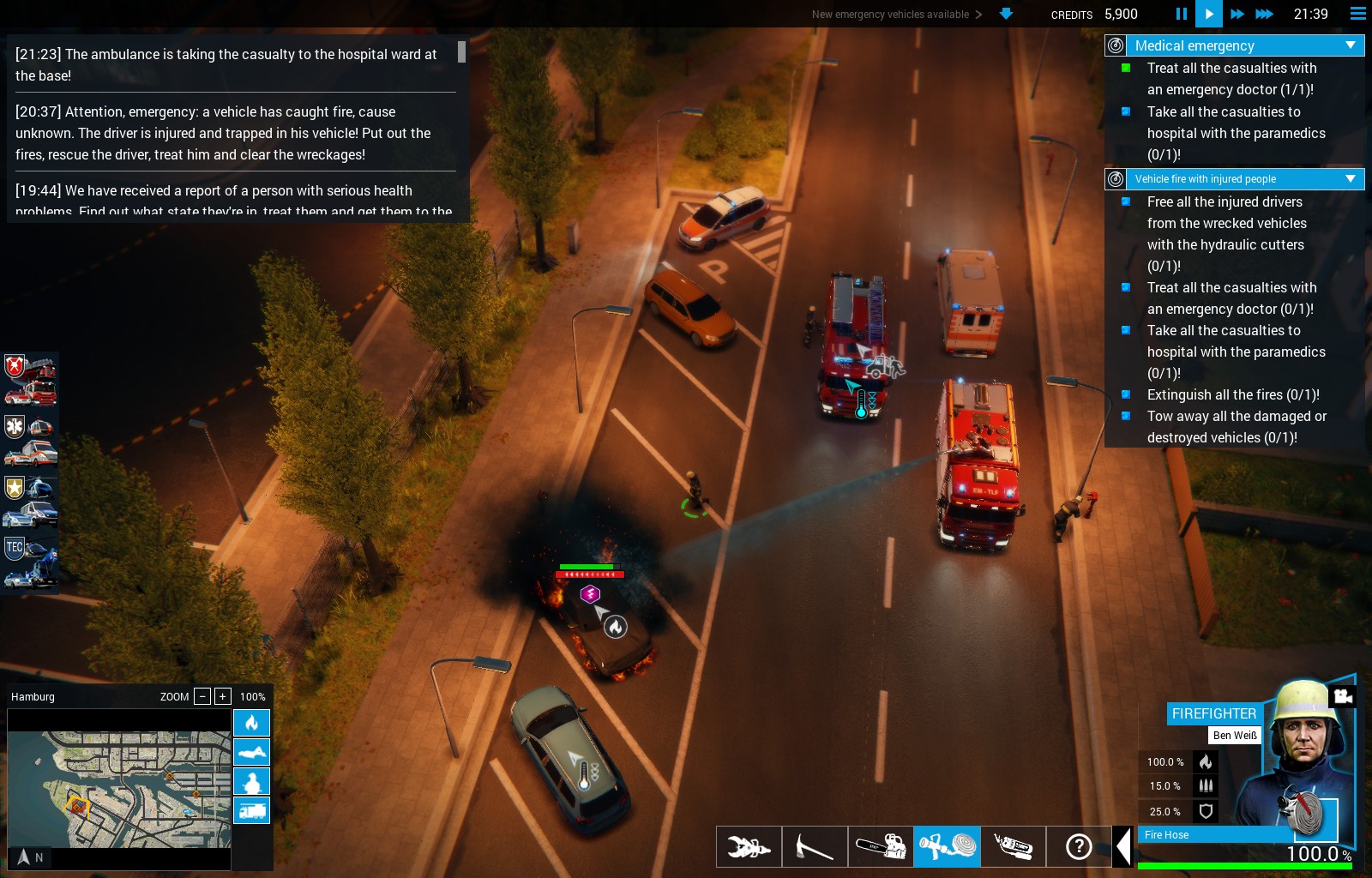Screen dimensions: 1372x878
Task: Equip the firefighter axe
Action: click(815, 847)
